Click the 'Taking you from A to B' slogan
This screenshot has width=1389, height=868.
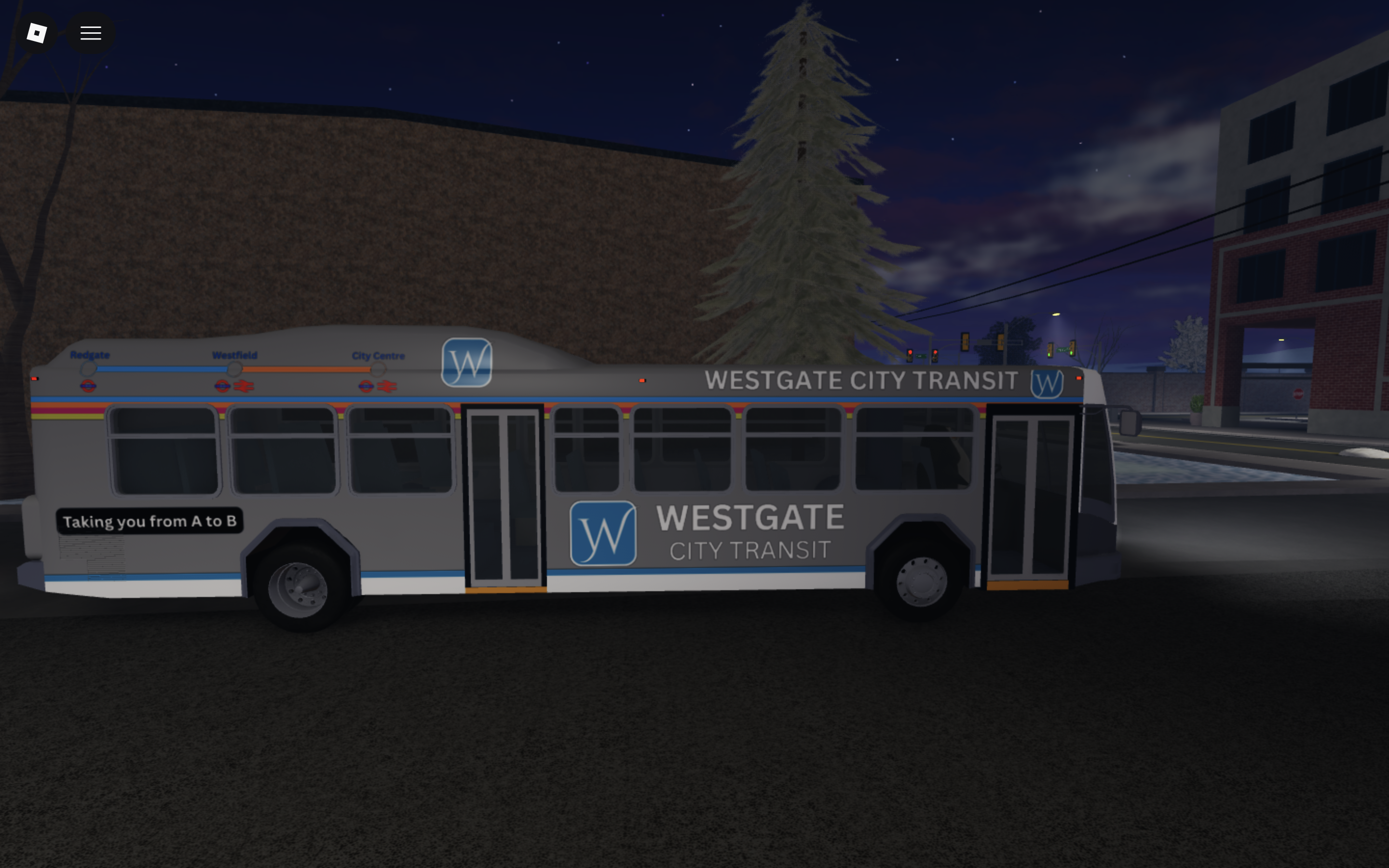[x=150, y=521]
